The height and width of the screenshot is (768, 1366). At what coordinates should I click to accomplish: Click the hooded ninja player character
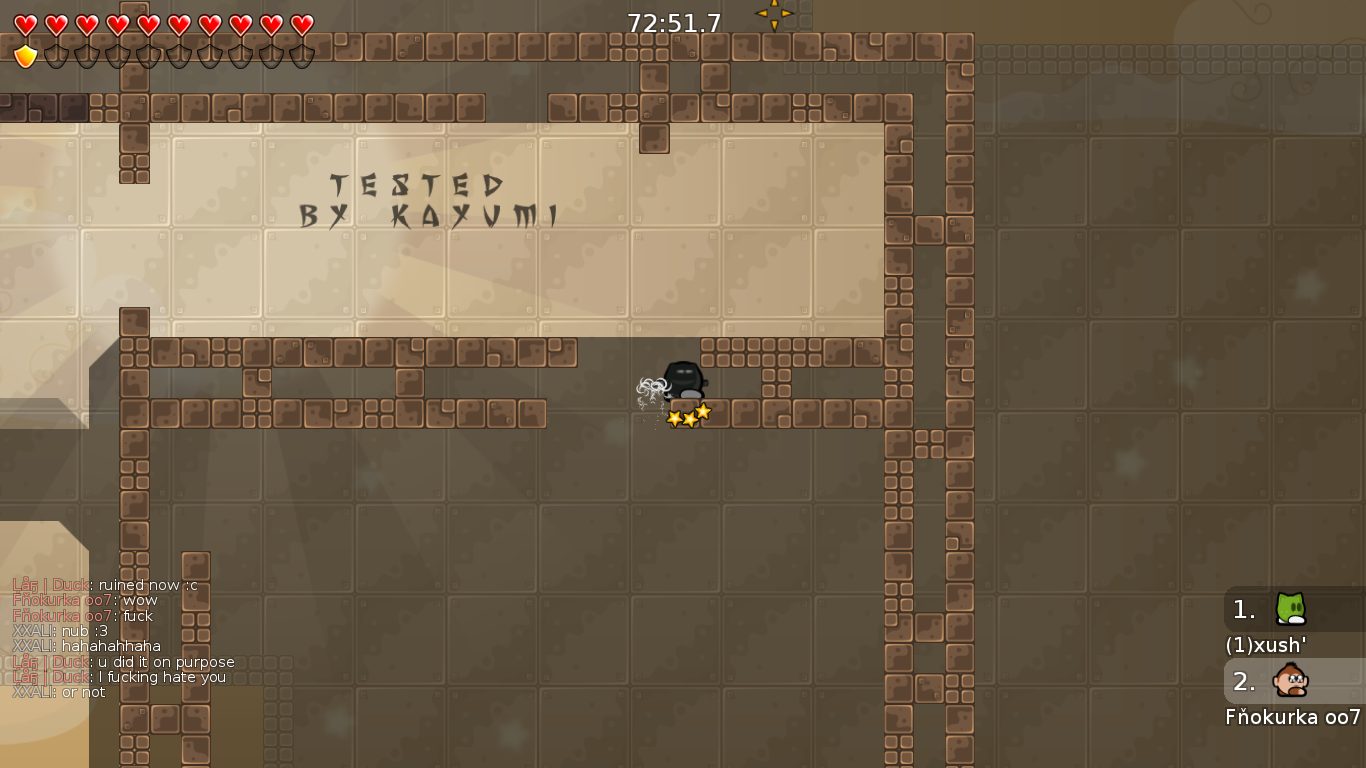tap(681, 381)
